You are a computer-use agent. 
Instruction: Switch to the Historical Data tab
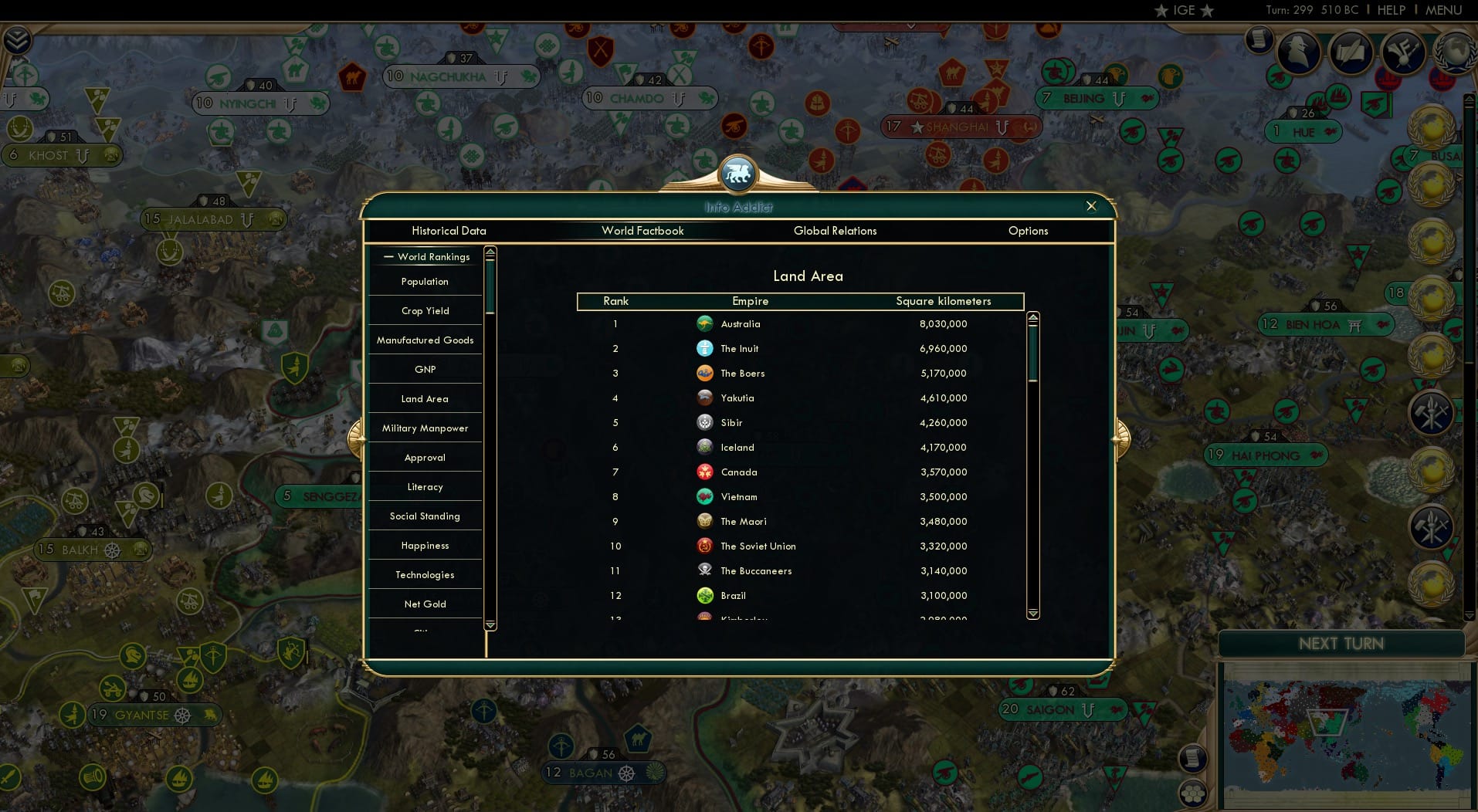449,231
